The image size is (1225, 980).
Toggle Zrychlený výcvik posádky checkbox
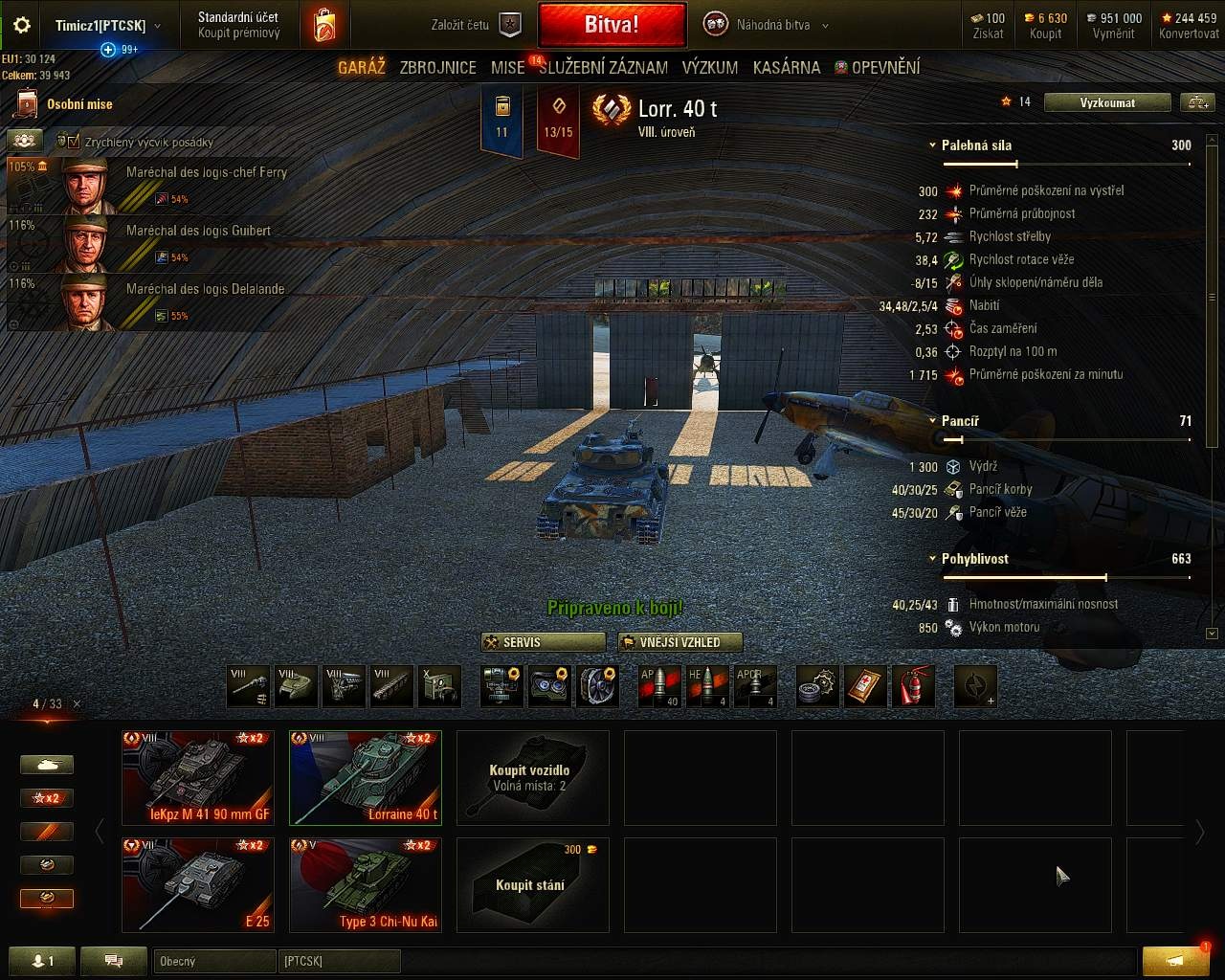(x=74, y=142)
